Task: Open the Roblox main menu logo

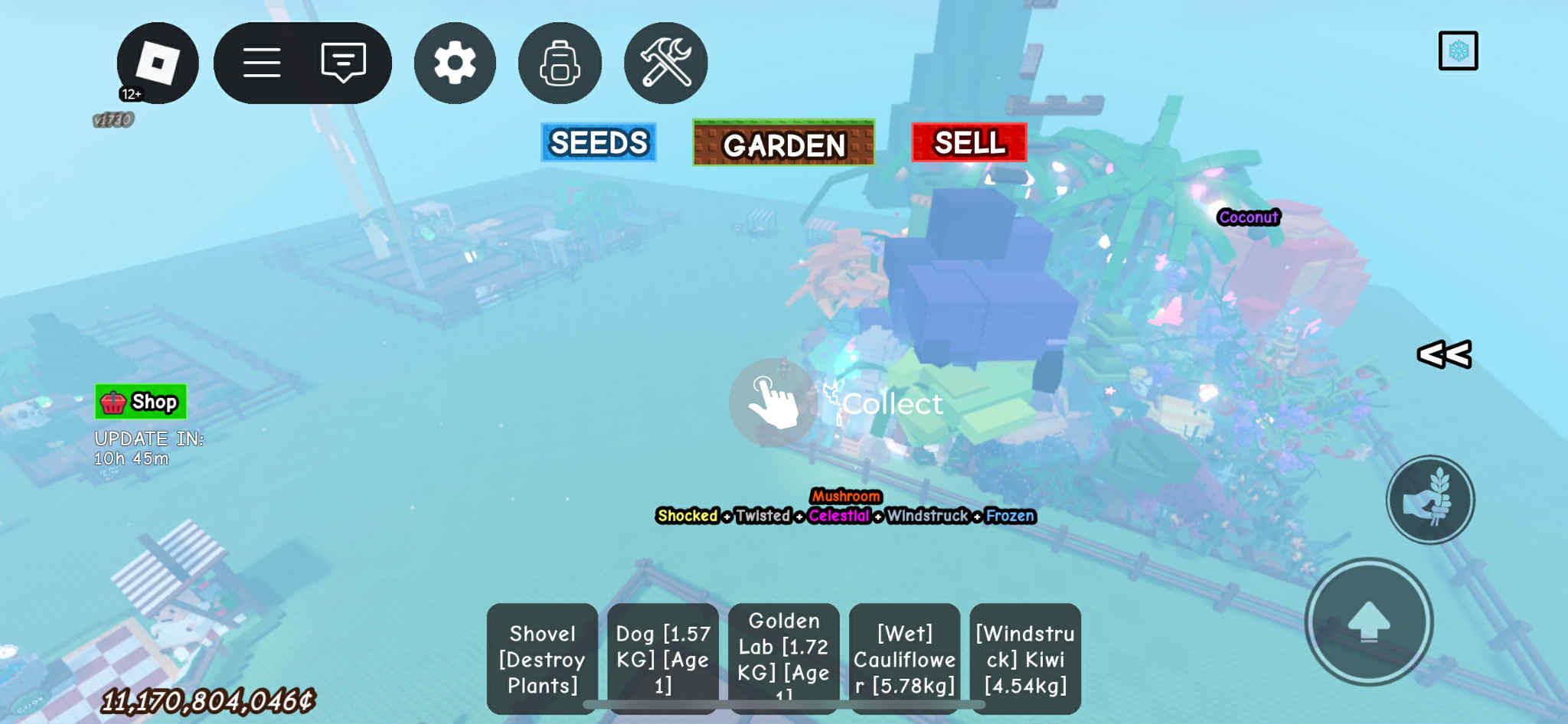Action: (x=158, y=63)
